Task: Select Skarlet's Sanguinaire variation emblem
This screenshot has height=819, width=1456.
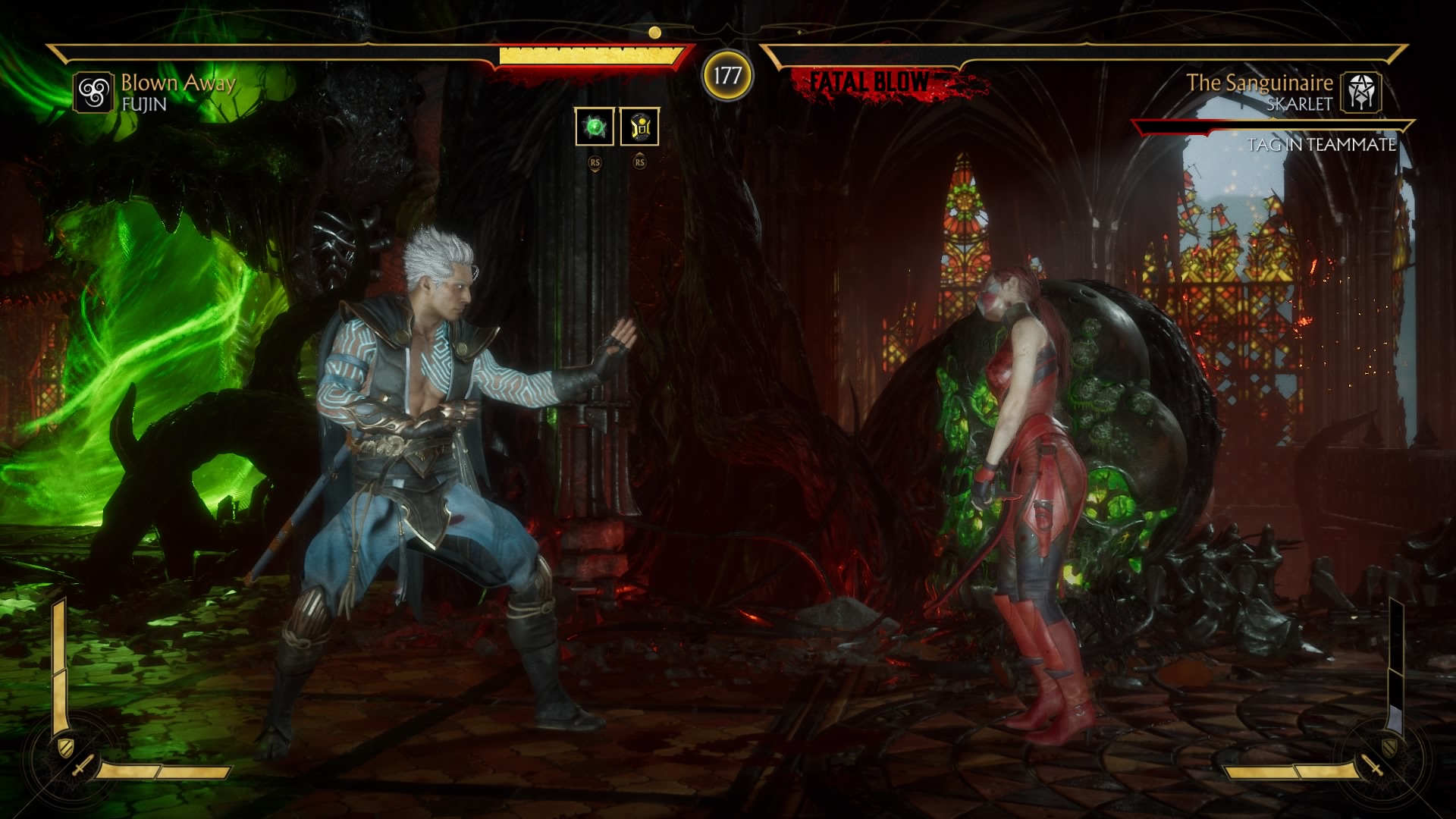Action: pos(1361,93)
